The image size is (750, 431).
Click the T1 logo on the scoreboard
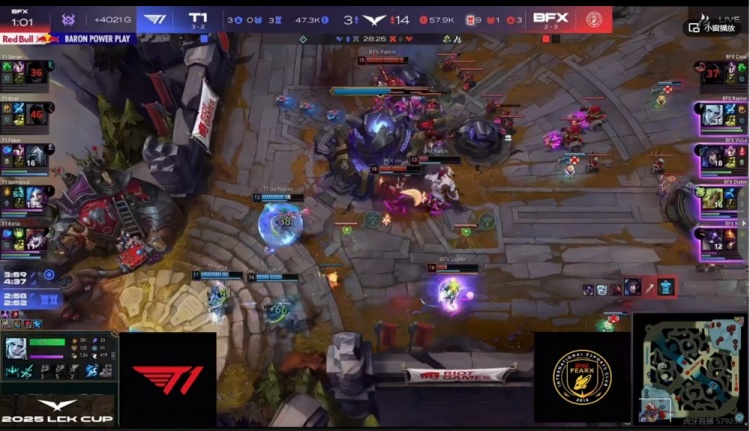156,18
